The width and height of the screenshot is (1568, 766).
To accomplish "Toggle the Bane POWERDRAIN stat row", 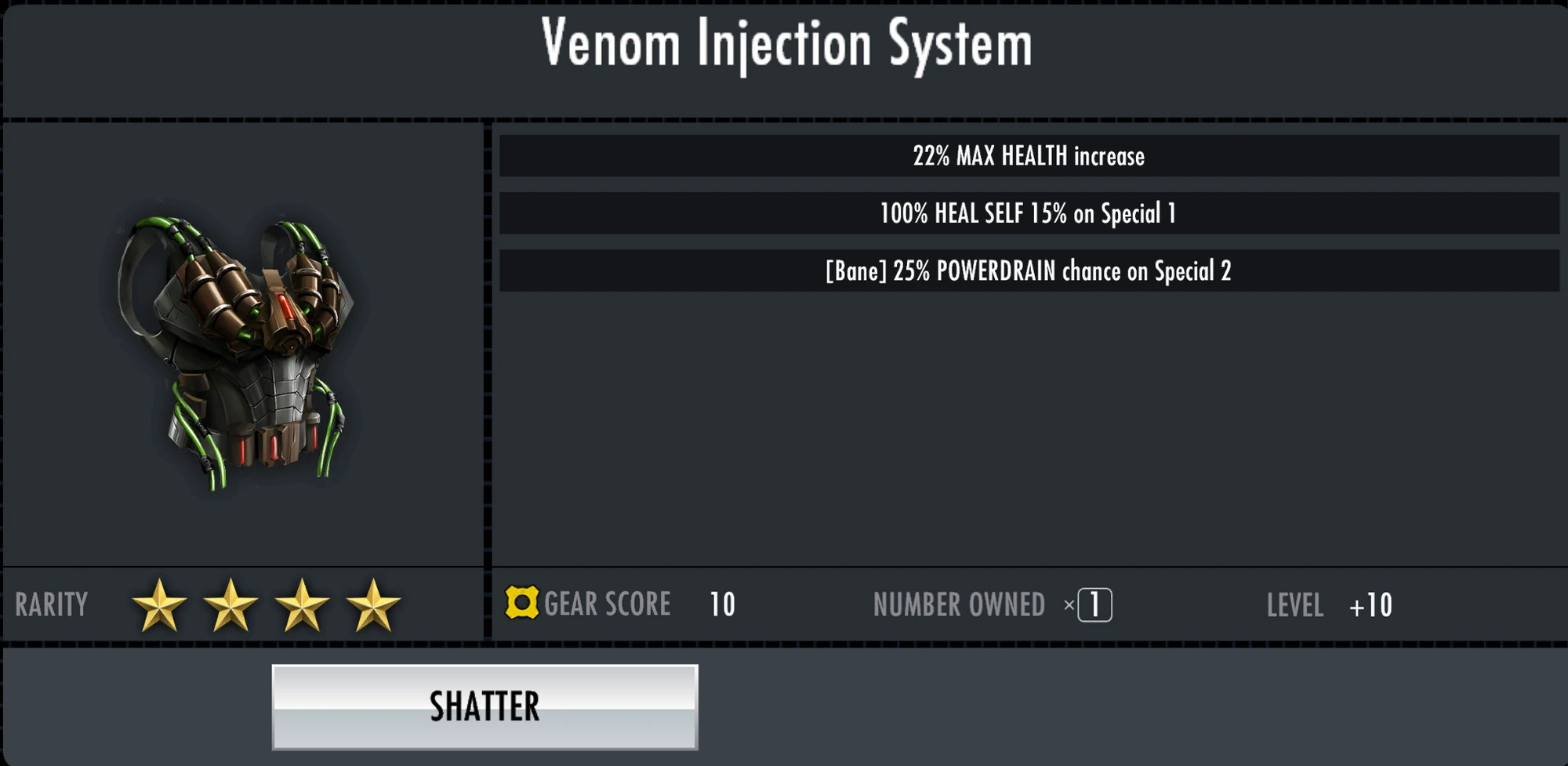I will pyautogui.click(x=1027, y=270).
